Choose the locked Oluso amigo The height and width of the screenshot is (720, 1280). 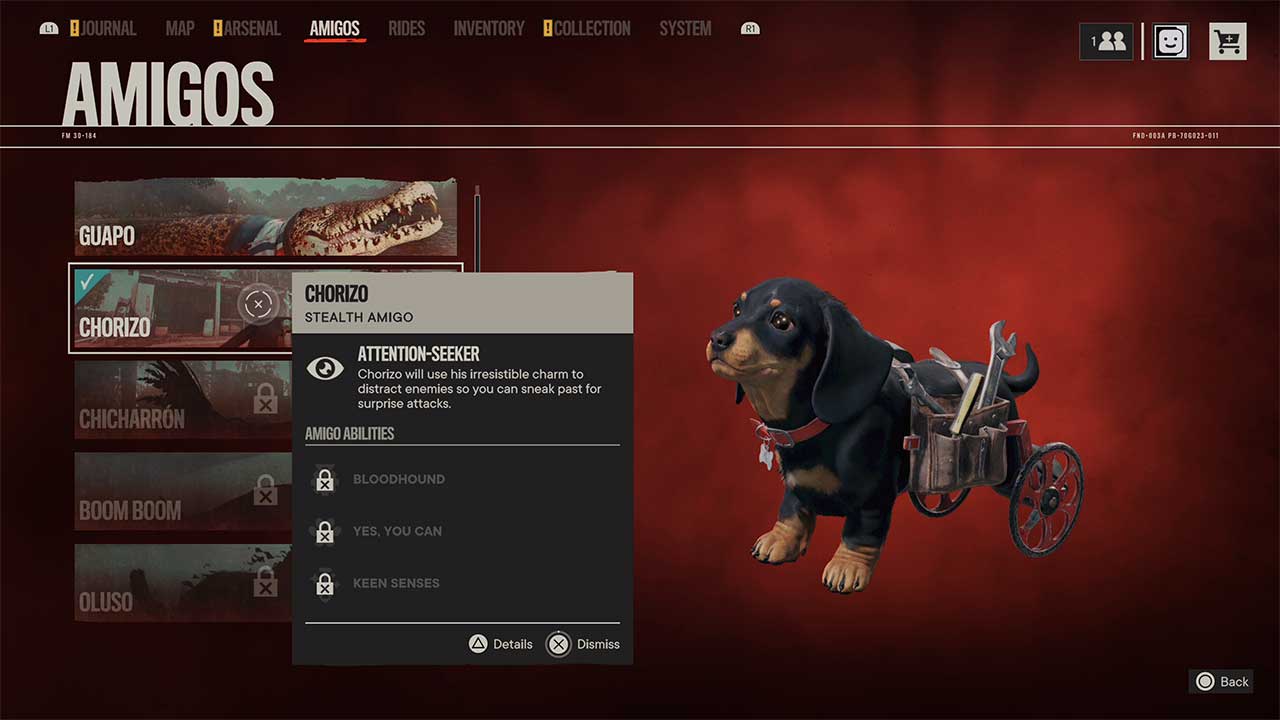click(x=180, y=582)
